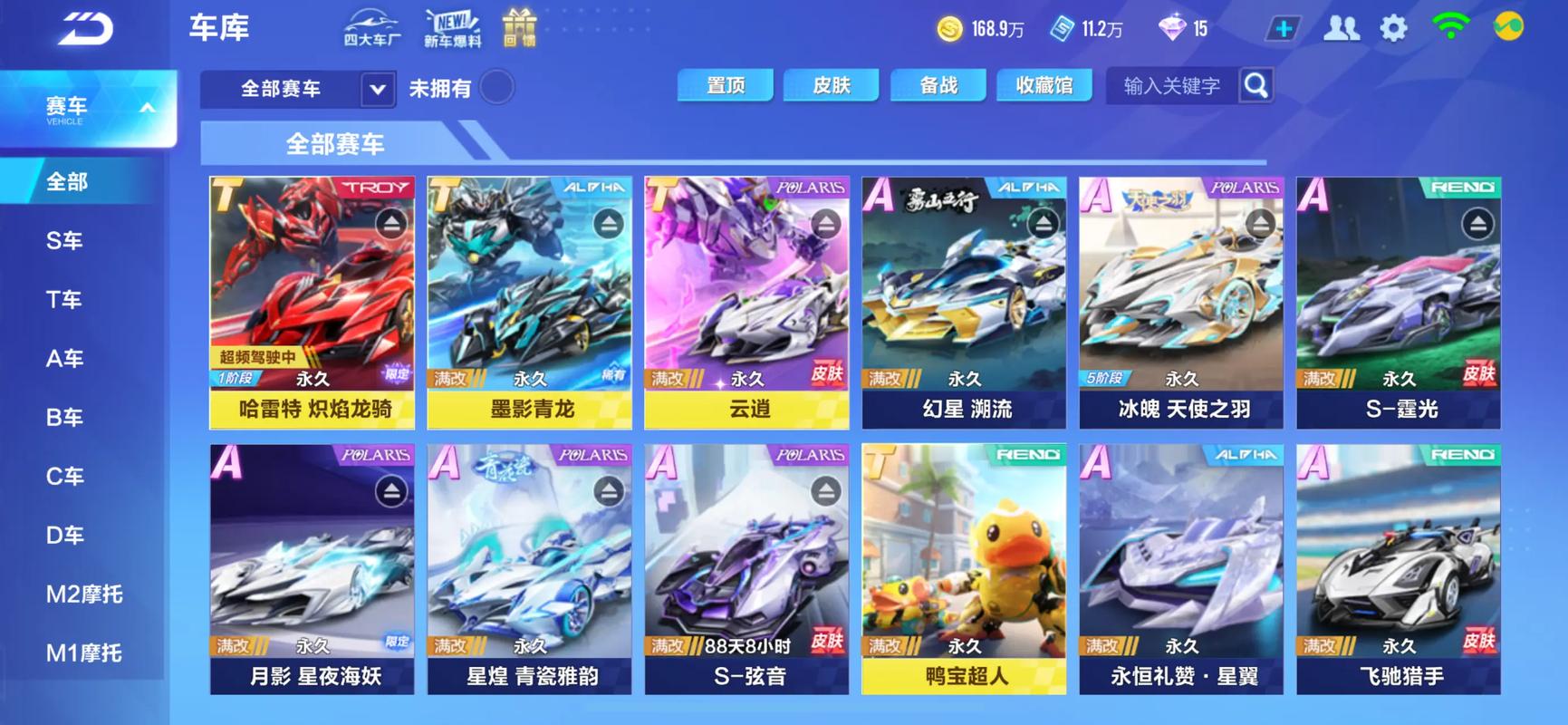Open the 回馈 gift box icon
The width and height of the screenshot is (1568, 725).
tap(519, 26)
